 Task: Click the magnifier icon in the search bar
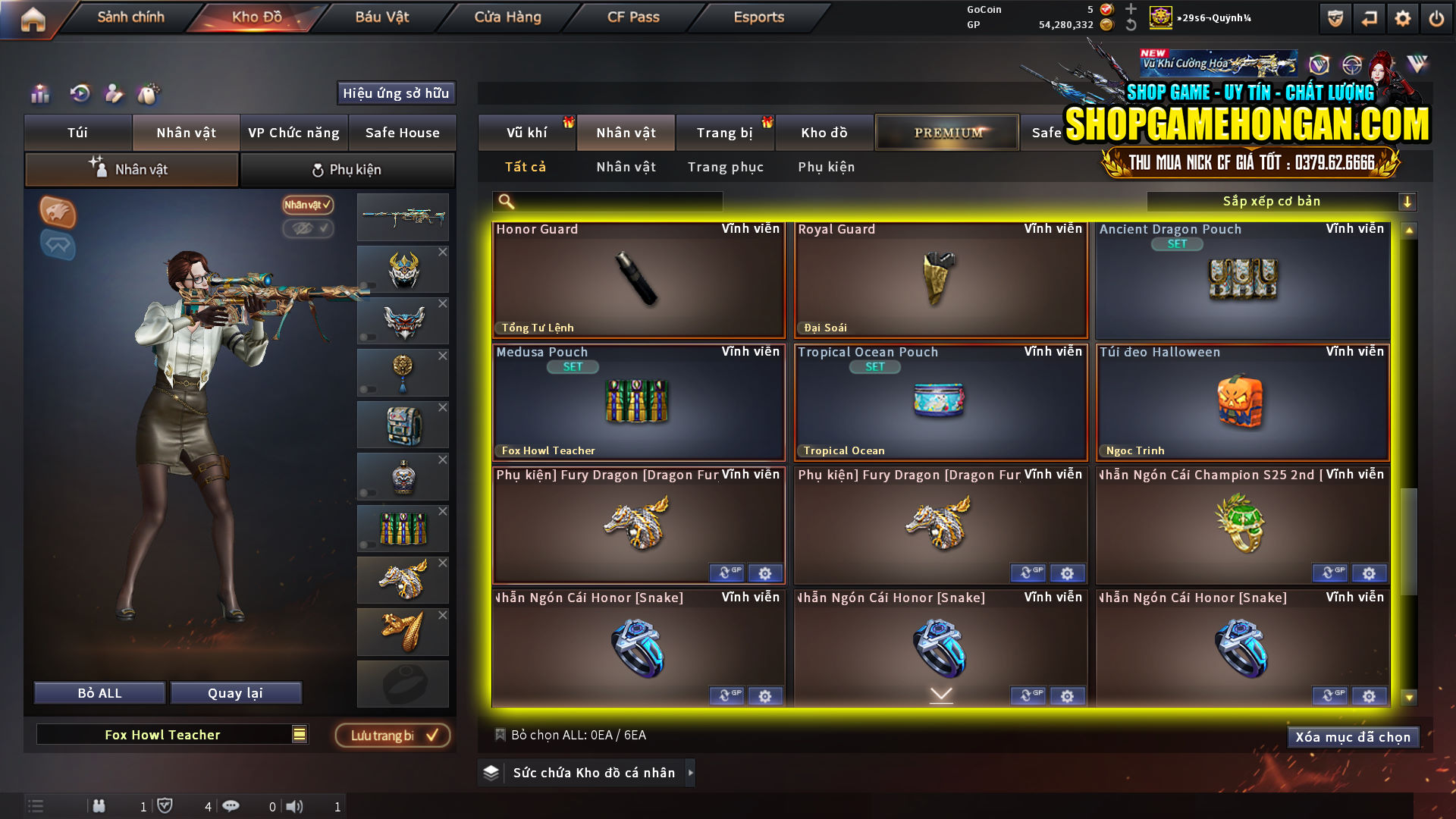[504, 201]
